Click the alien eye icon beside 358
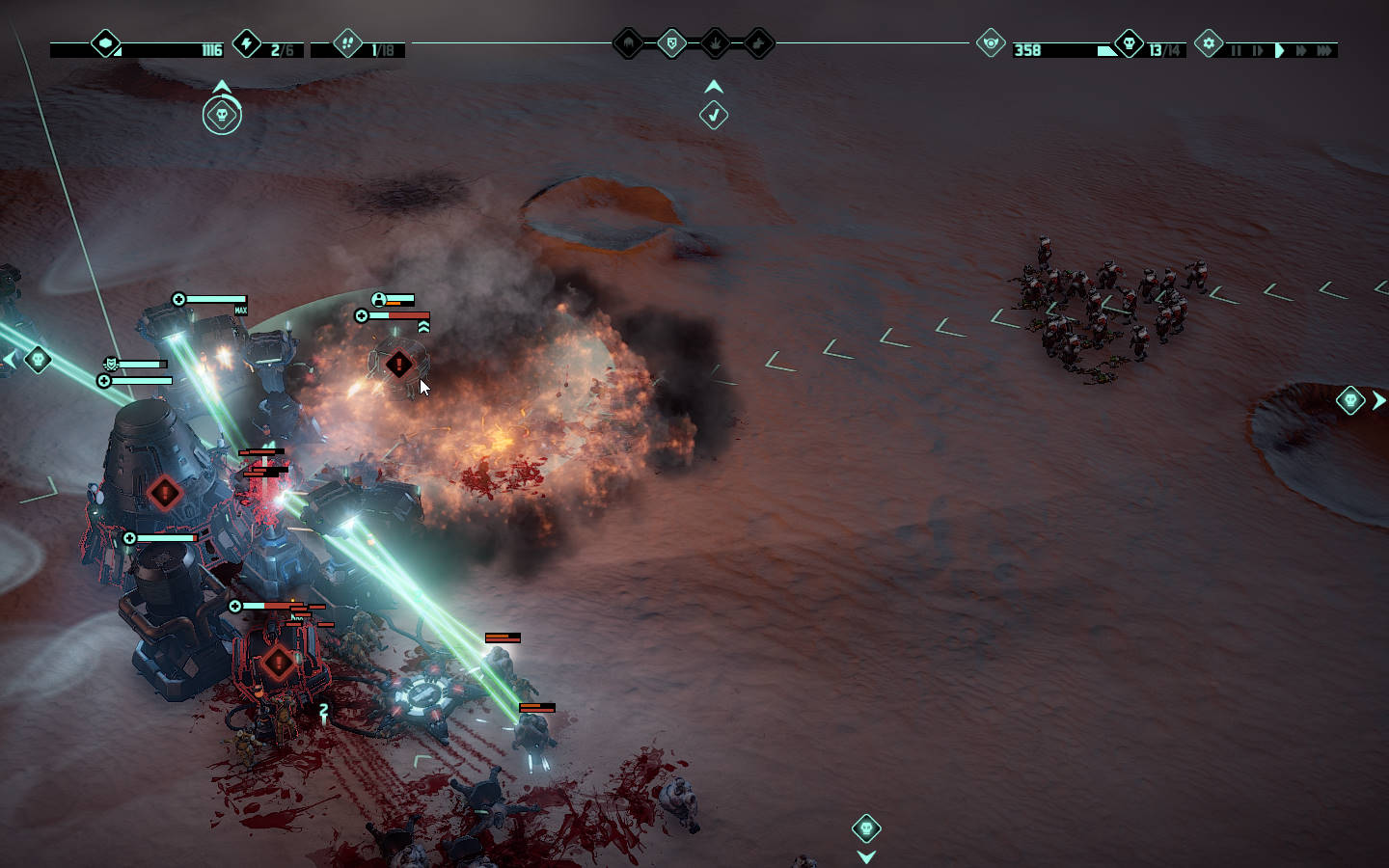The height and width of the screenshot is (868, 1389). tap(991, 43)
